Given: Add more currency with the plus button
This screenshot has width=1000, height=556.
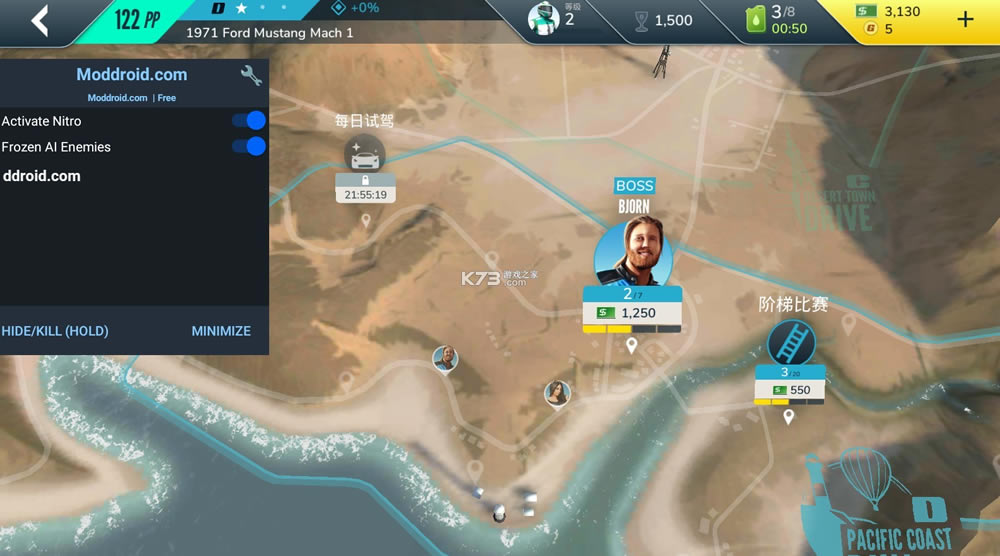Looking at the screenshot, I should click(965, 20).
